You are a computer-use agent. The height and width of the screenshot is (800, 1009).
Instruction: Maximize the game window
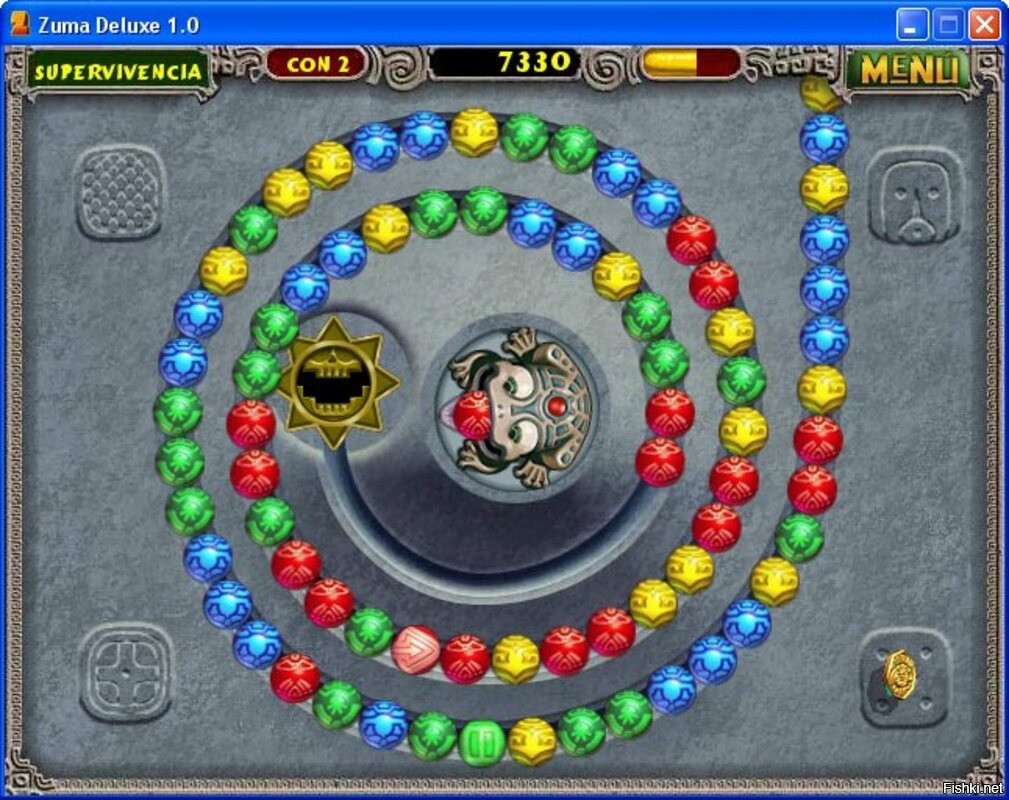click(948, 24)
